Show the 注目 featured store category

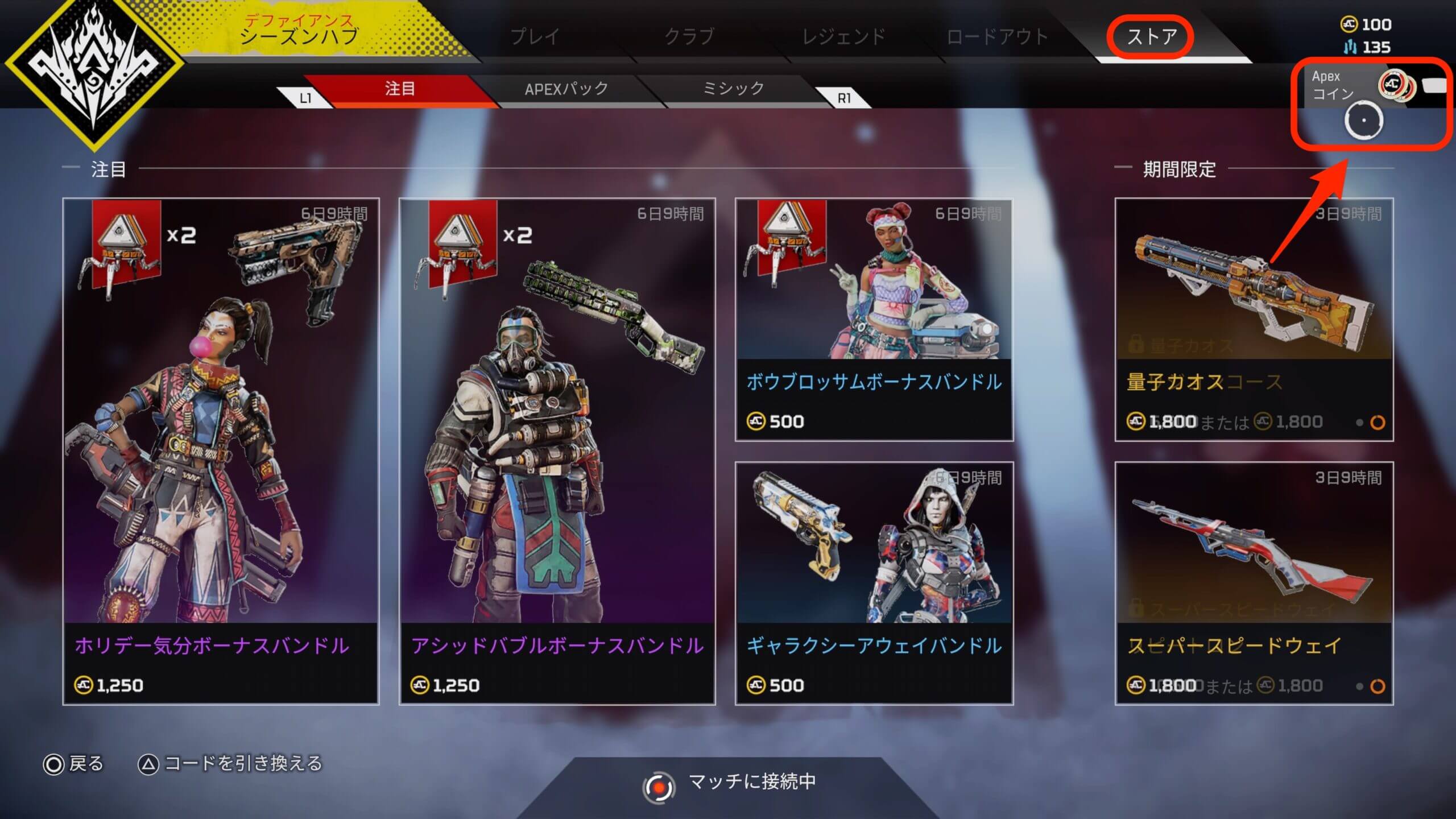[x=399, y=89]
